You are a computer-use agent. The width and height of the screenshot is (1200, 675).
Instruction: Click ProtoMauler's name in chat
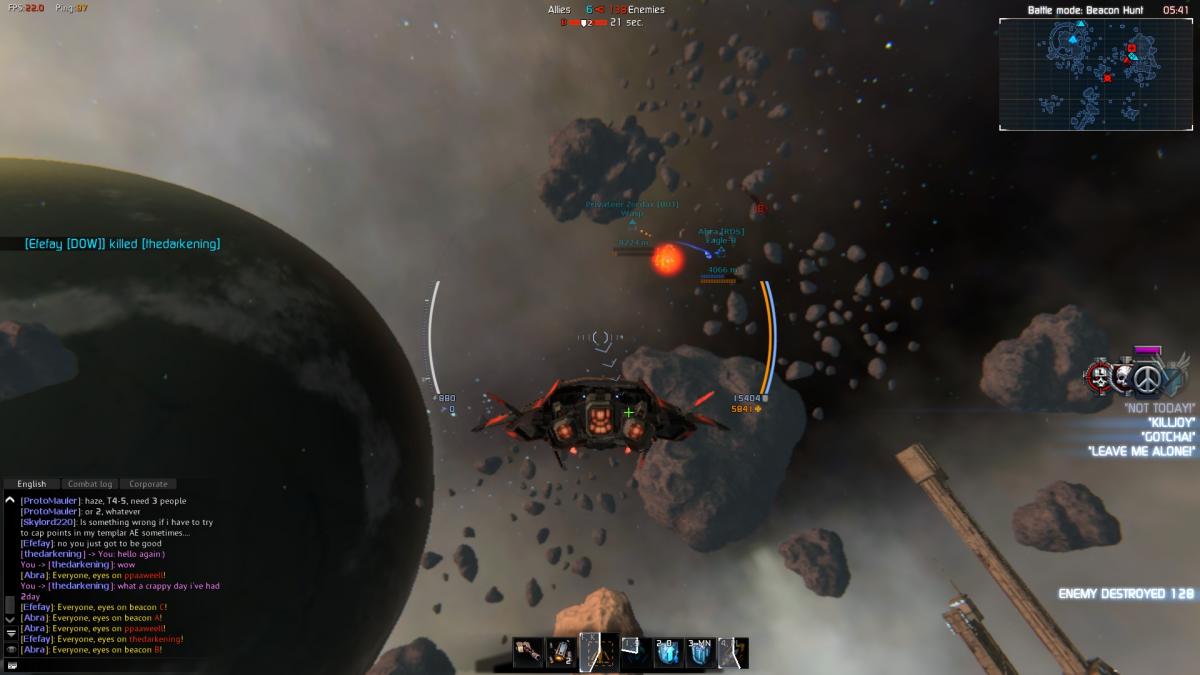coord(51,501)
